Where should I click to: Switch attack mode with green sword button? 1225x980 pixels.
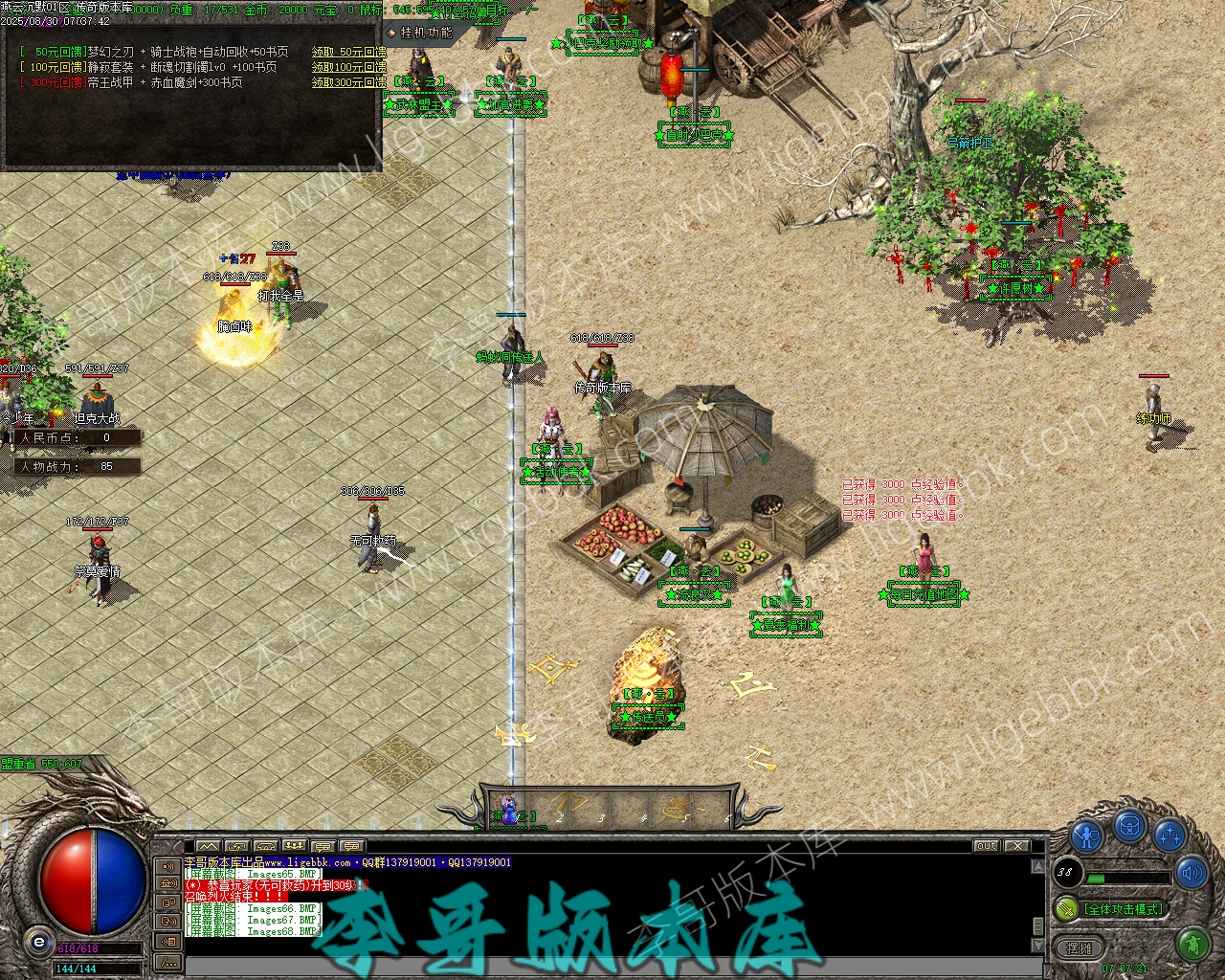(1066, 908)
